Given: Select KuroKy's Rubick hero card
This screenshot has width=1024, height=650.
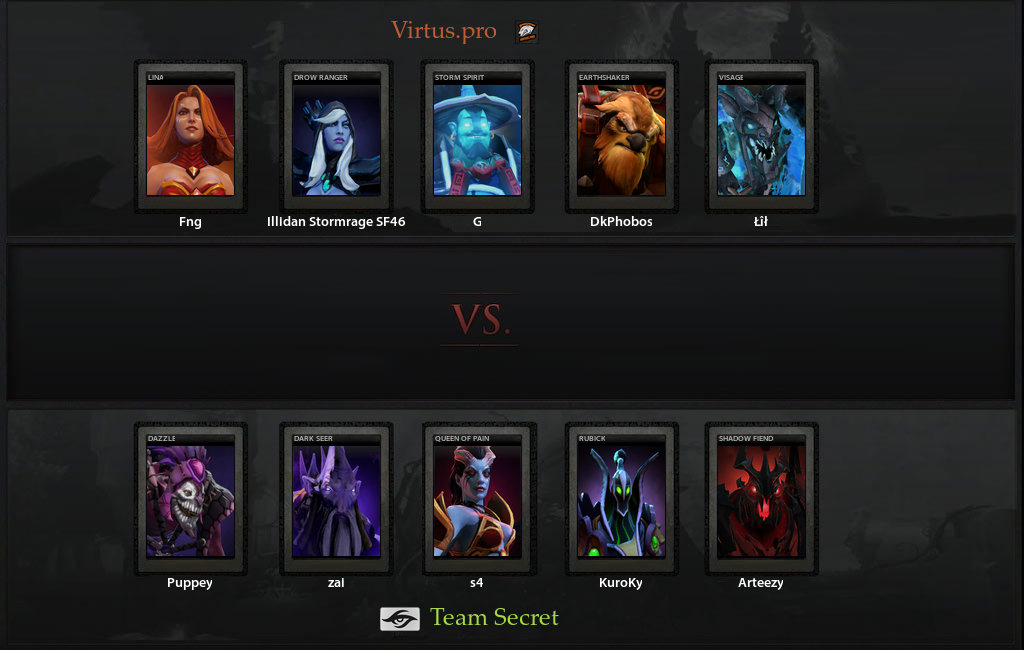Looking at the screenshot, I should (x=621, y=499).
